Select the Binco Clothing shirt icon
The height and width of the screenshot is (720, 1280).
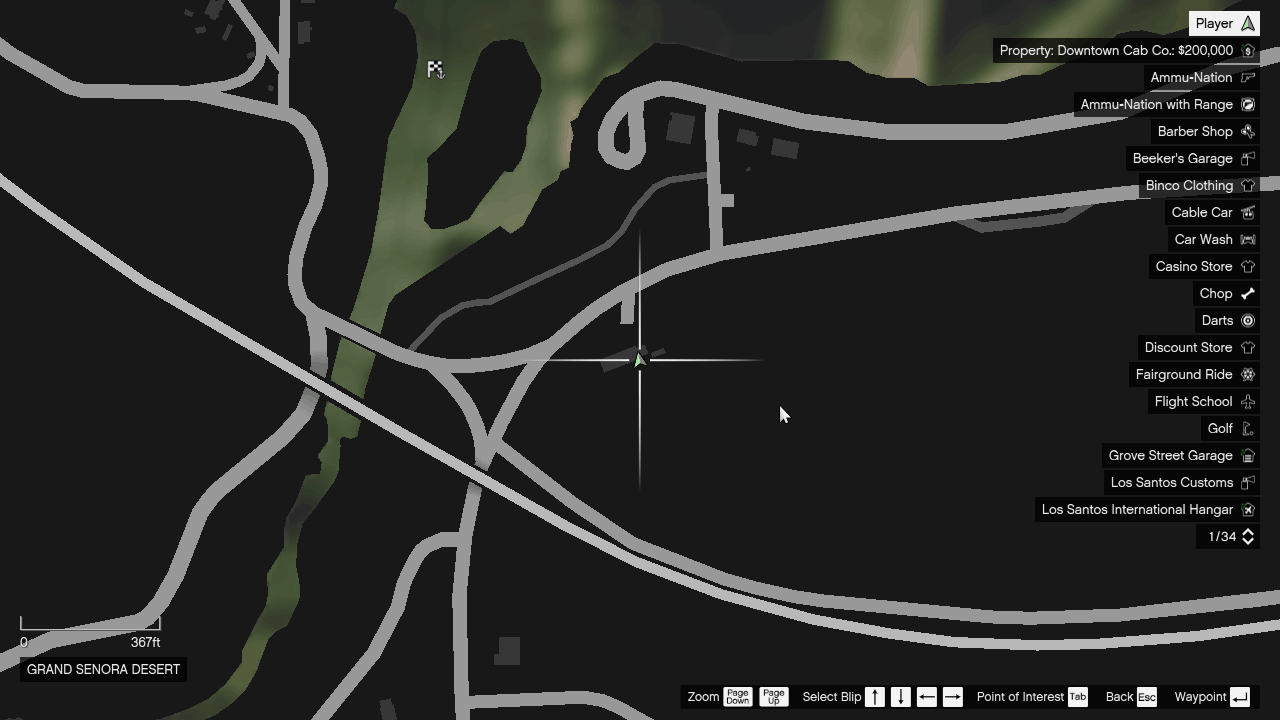point(1247,185)
